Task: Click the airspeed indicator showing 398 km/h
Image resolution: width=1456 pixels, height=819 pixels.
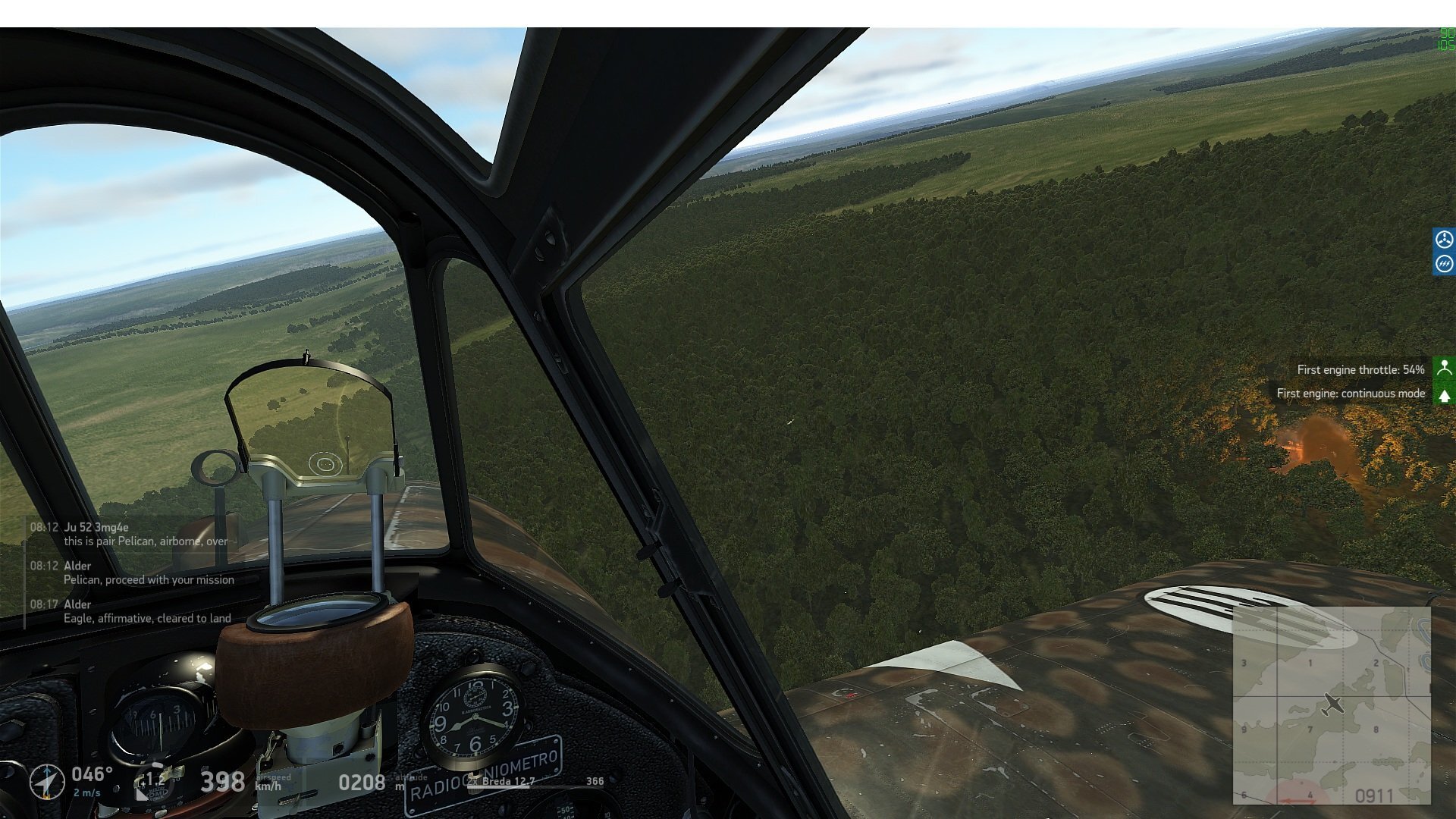Action: click(x=221, y=780)
